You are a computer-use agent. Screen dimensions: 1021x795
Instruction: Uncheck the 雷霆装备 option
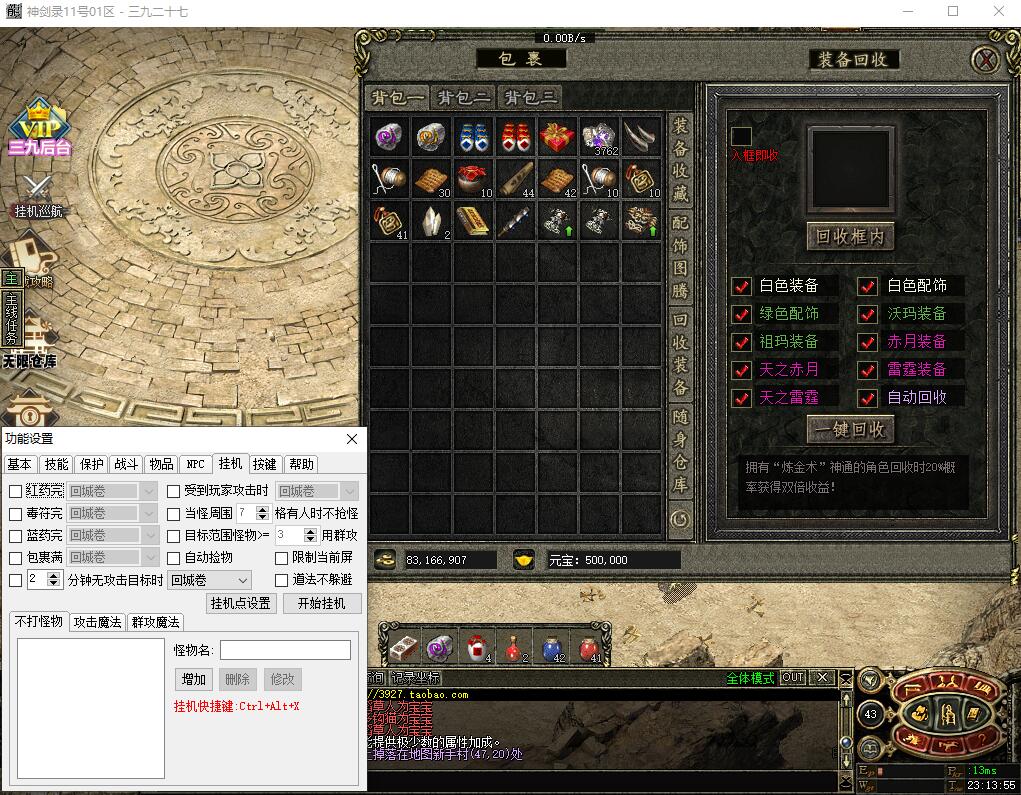pyautogui.click(x=868, y=370)
